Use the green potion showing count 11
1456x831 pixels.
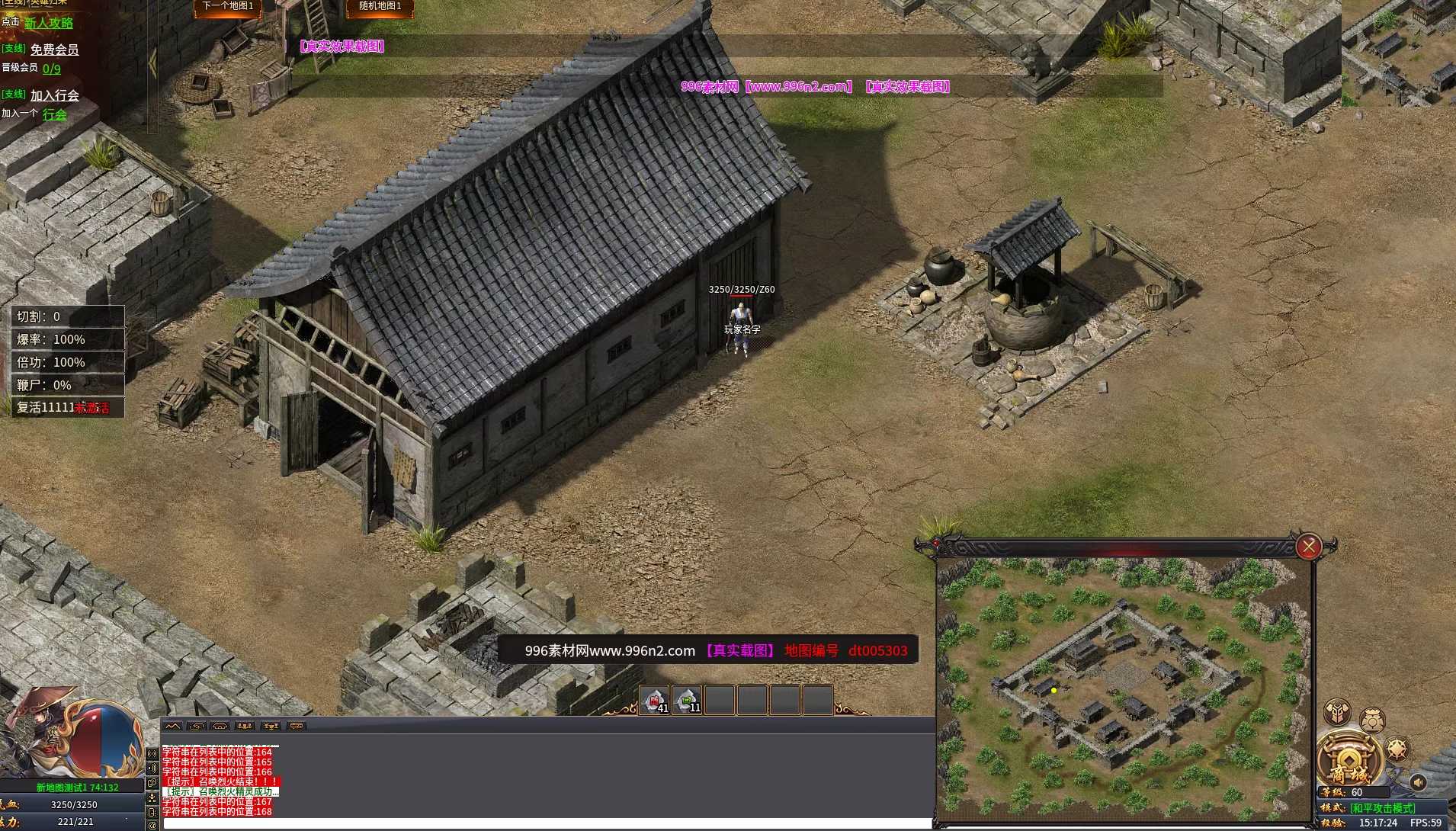(687, 698)
